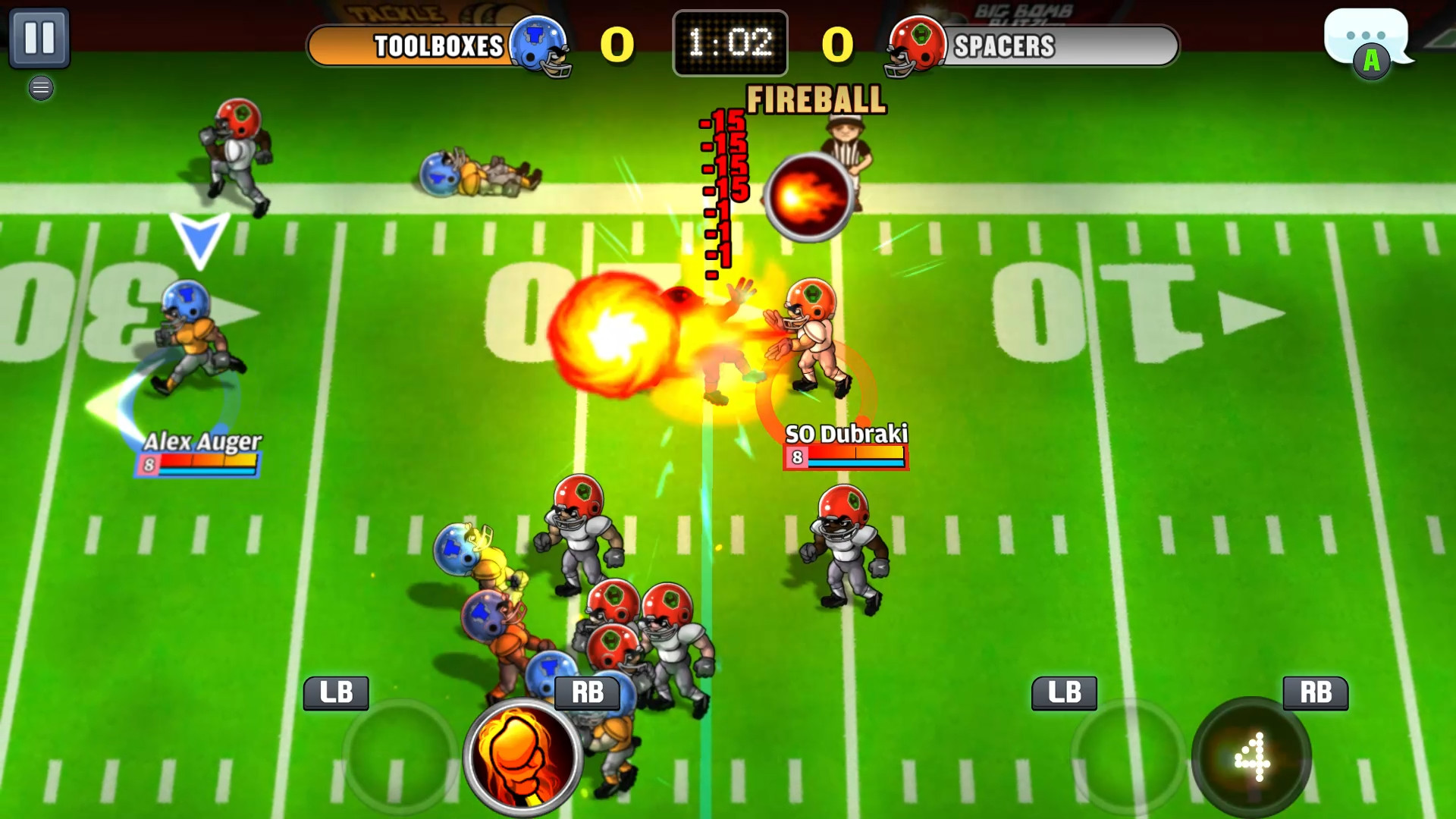
Task: Tap SO Dubraki's health bar
Action: coord(846,457)
